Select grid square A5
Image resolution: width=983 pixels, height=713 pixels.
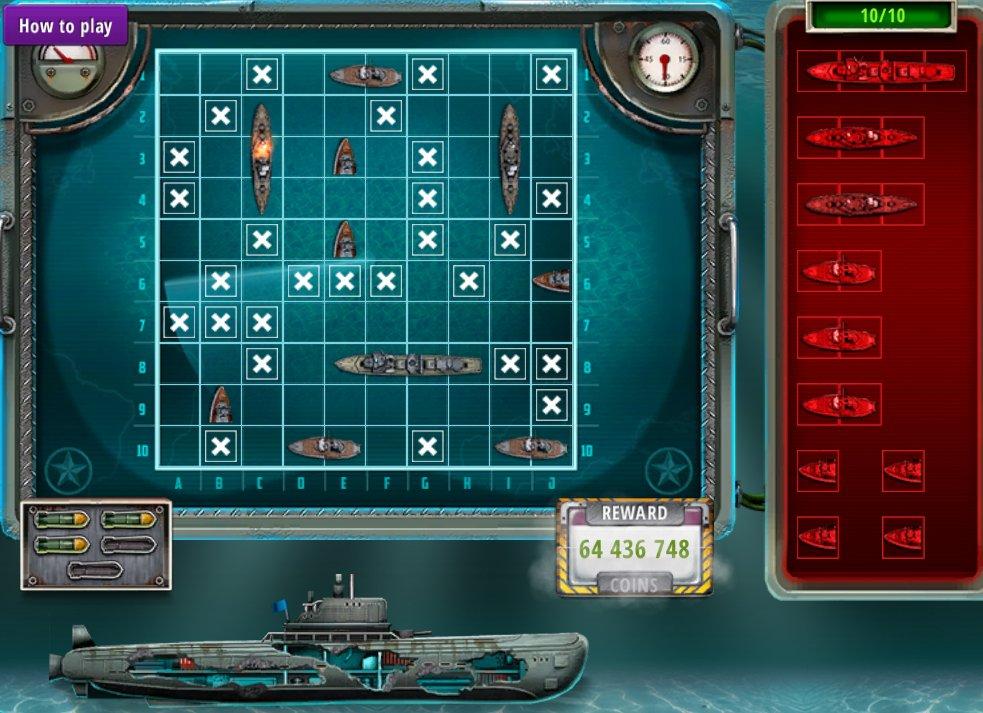coord(179,240)
